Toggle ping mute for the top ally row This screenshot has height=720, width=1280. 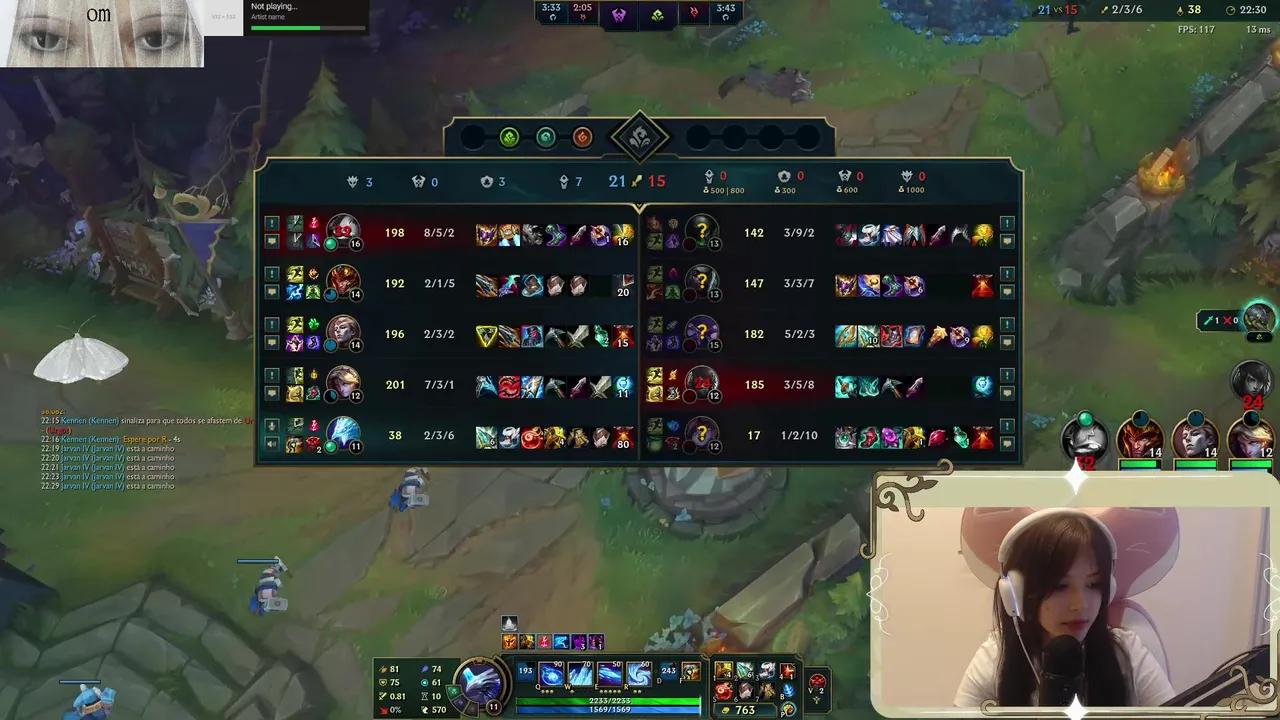coord(270,225)
